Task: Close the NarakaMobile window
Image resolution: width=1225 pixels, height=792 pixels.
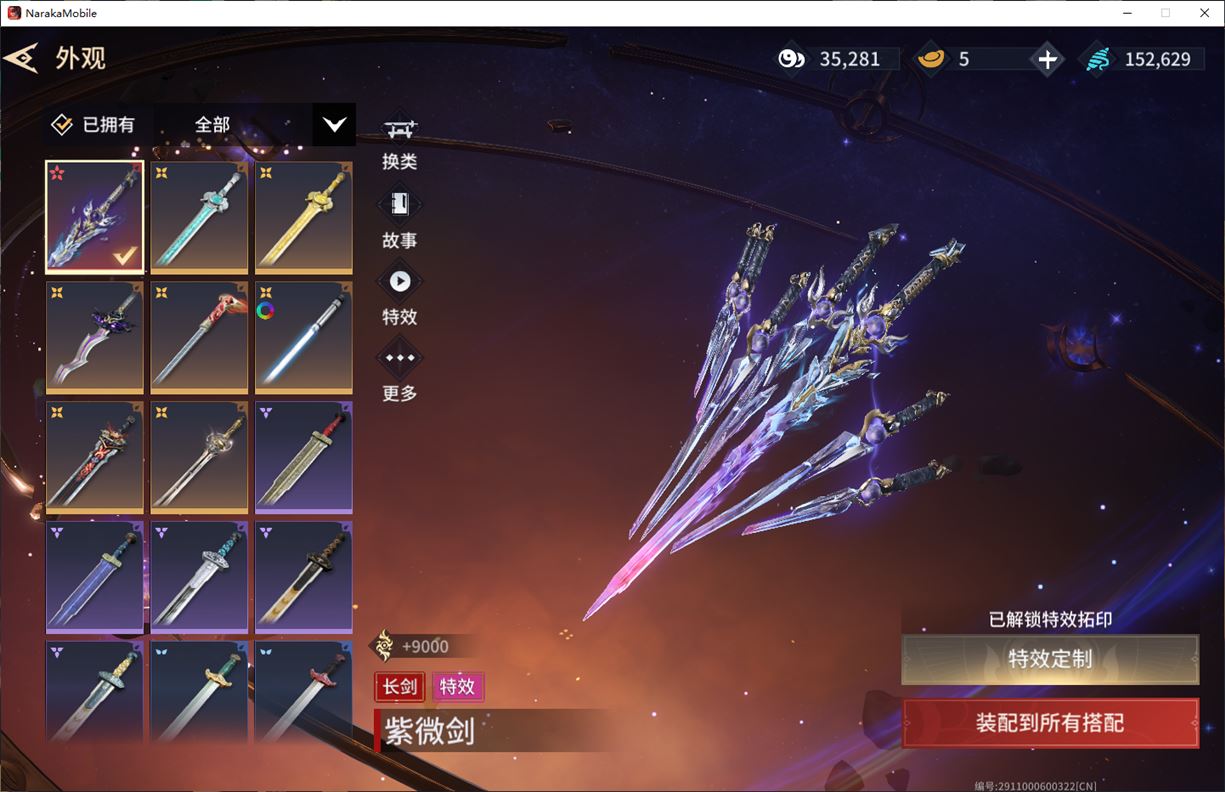Action: click(x=1204, y=13)
